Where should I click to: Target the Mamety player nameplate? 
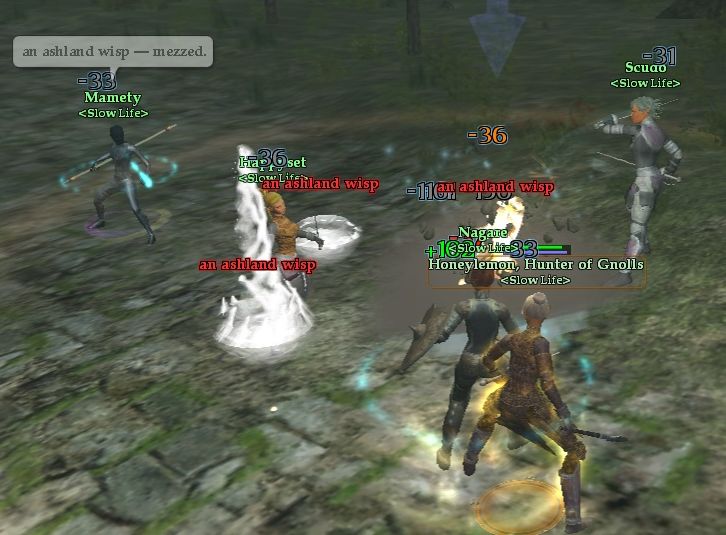pyautogui.click(x=112, y=98)
